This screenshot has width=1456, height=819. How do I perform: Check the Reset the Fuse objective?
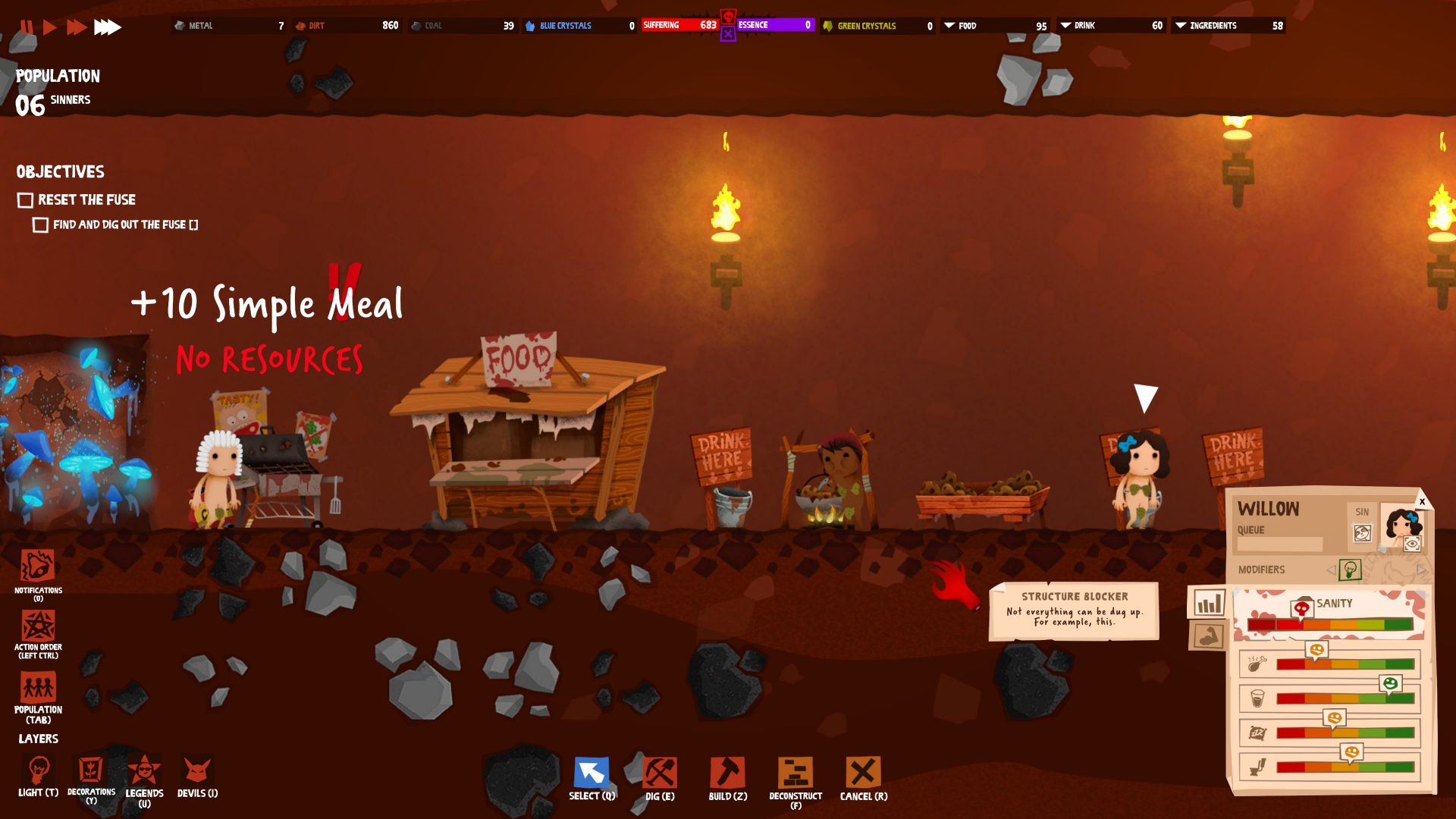point(24,199)
